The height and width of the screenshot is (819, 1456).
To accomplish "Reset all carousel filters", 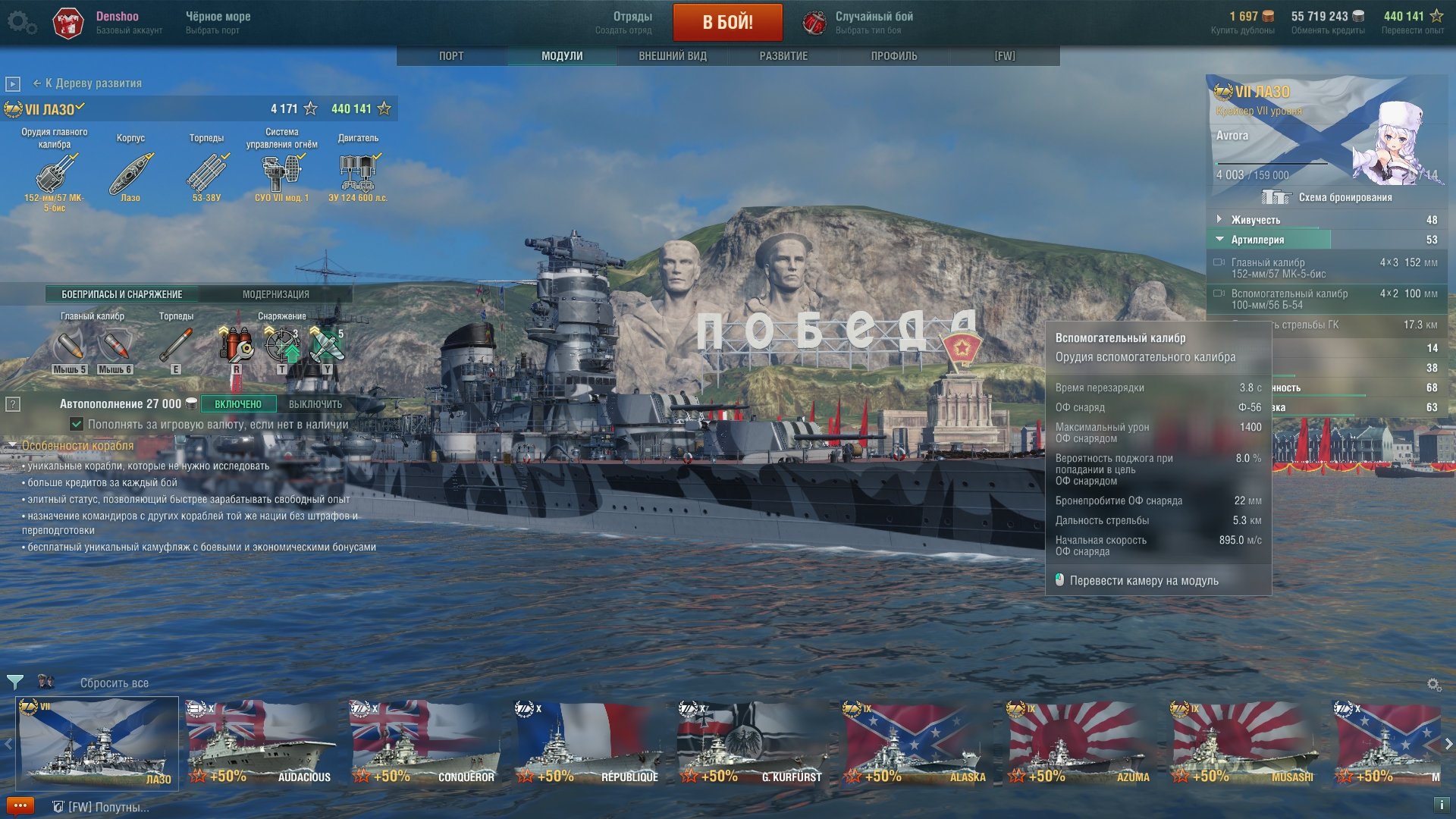I will pos(115,683).
